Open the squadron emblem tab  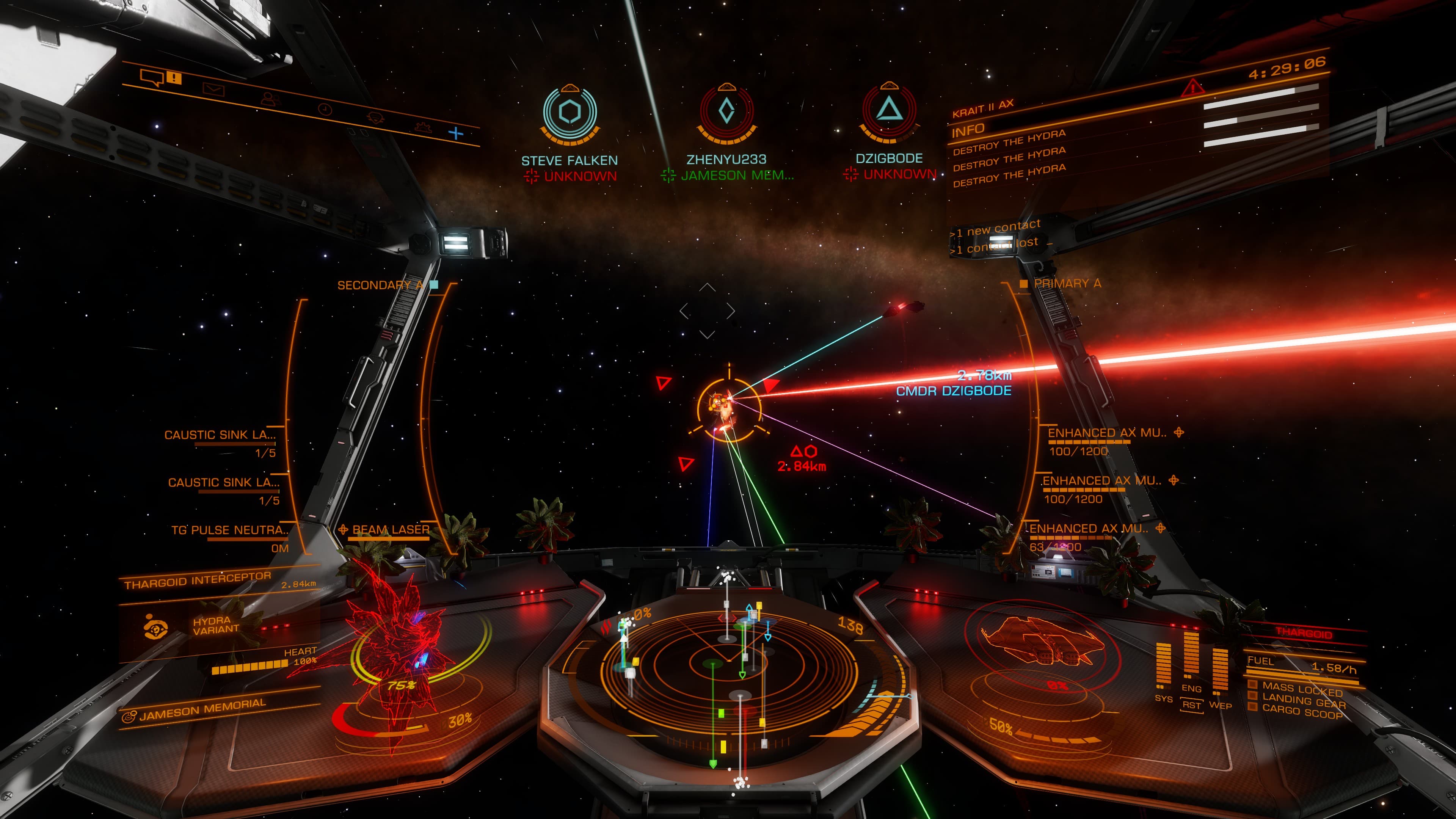[375, 118]
